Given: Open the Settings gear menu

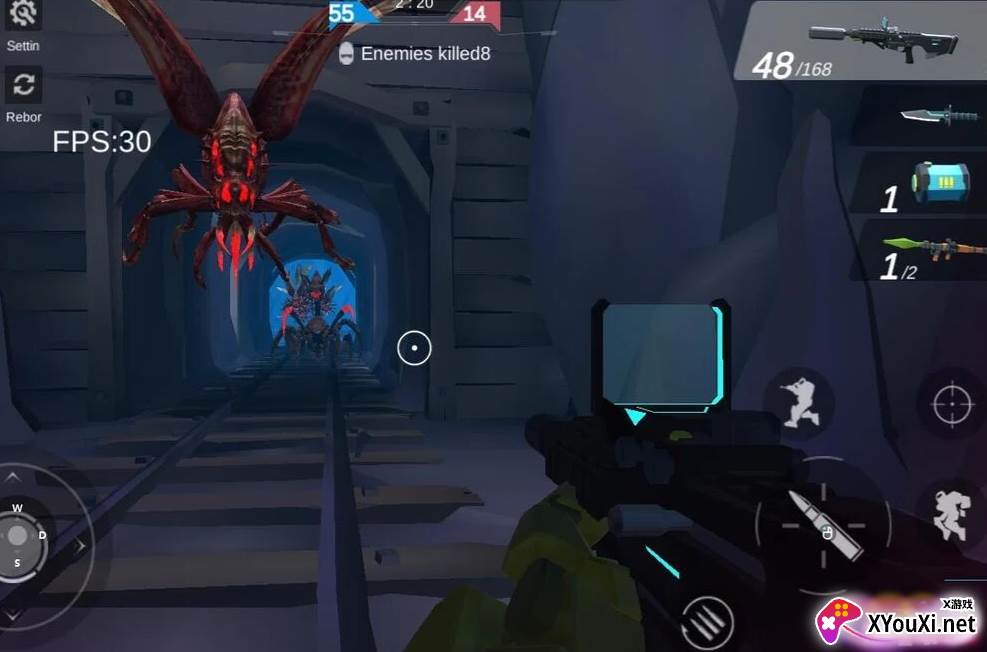Looking at the screenshot, I should click(22, 15).
